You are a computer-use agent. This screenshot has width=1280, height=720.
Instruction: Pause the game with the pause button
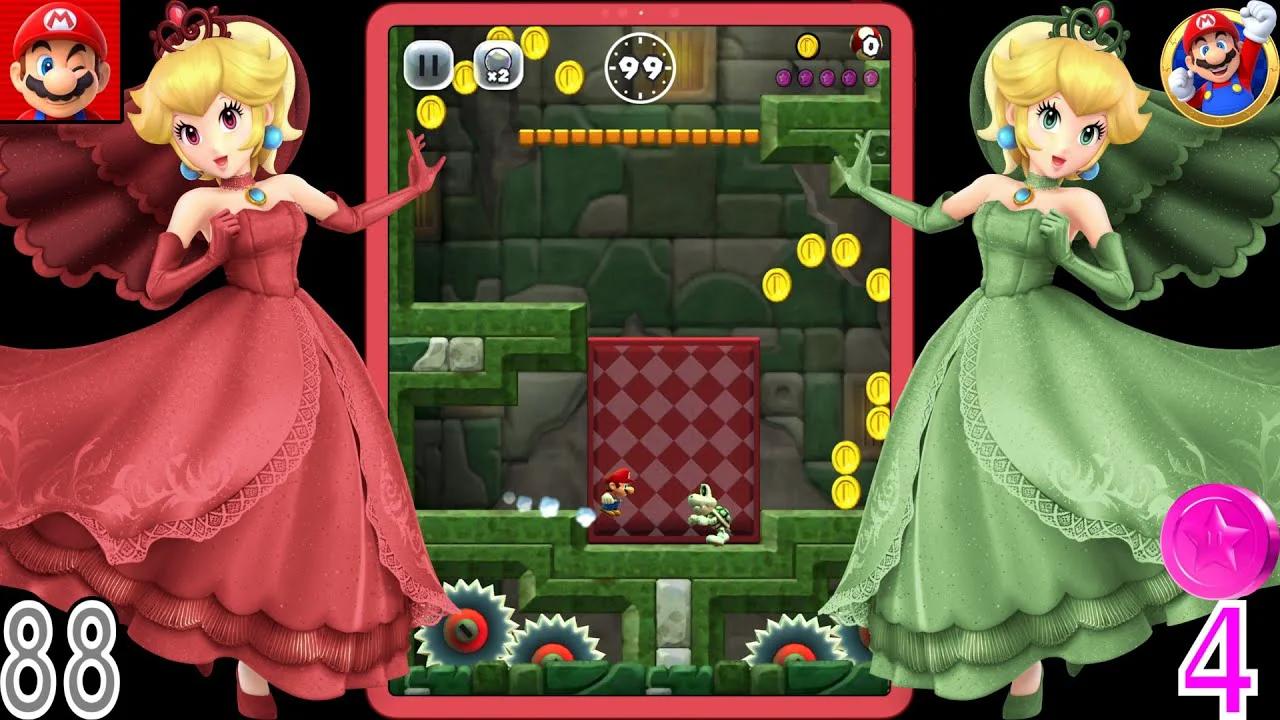pyautogui.click(x=428, y=62)
